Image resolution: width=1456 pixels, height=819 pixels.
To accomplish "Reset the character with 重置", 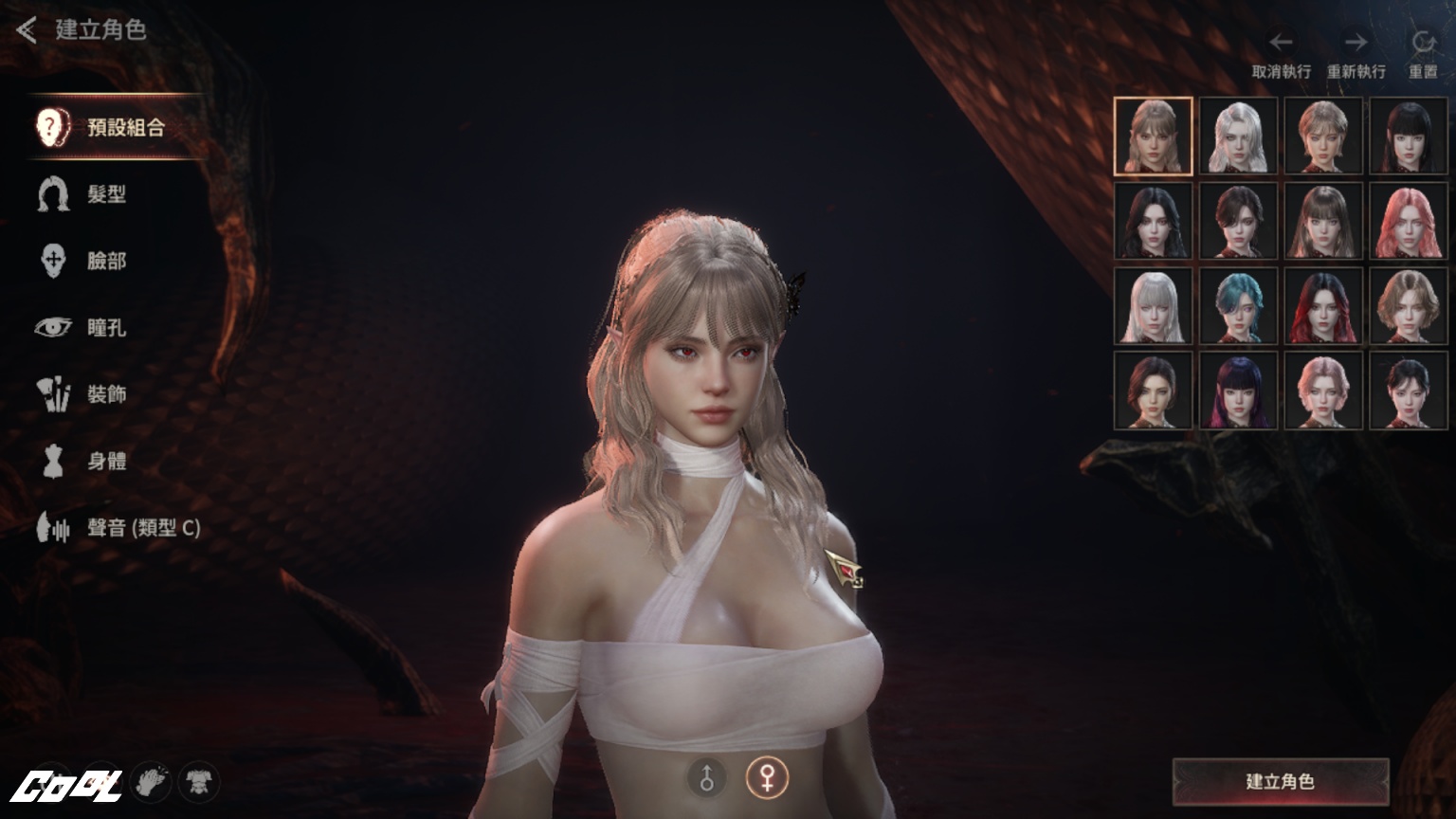I will [x=1422, y=55].
